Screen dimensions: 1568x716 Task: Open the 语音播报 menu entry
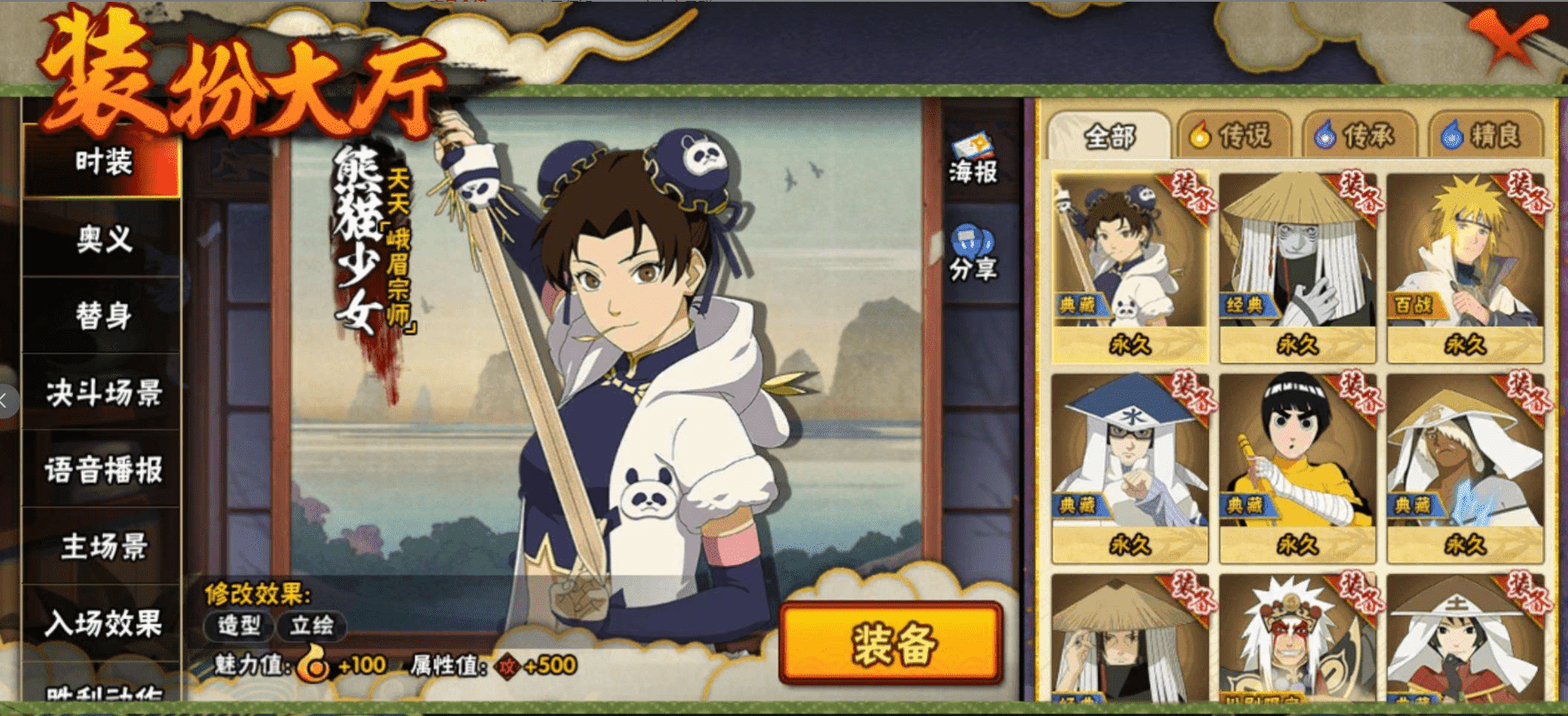[102, 470]
